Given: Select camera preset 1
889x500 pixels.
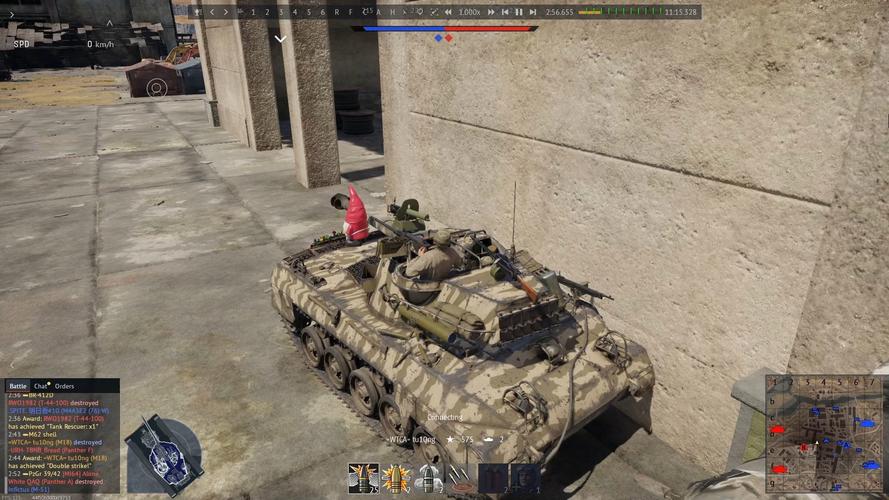Looking at the screenshot, I should [253, 12].
